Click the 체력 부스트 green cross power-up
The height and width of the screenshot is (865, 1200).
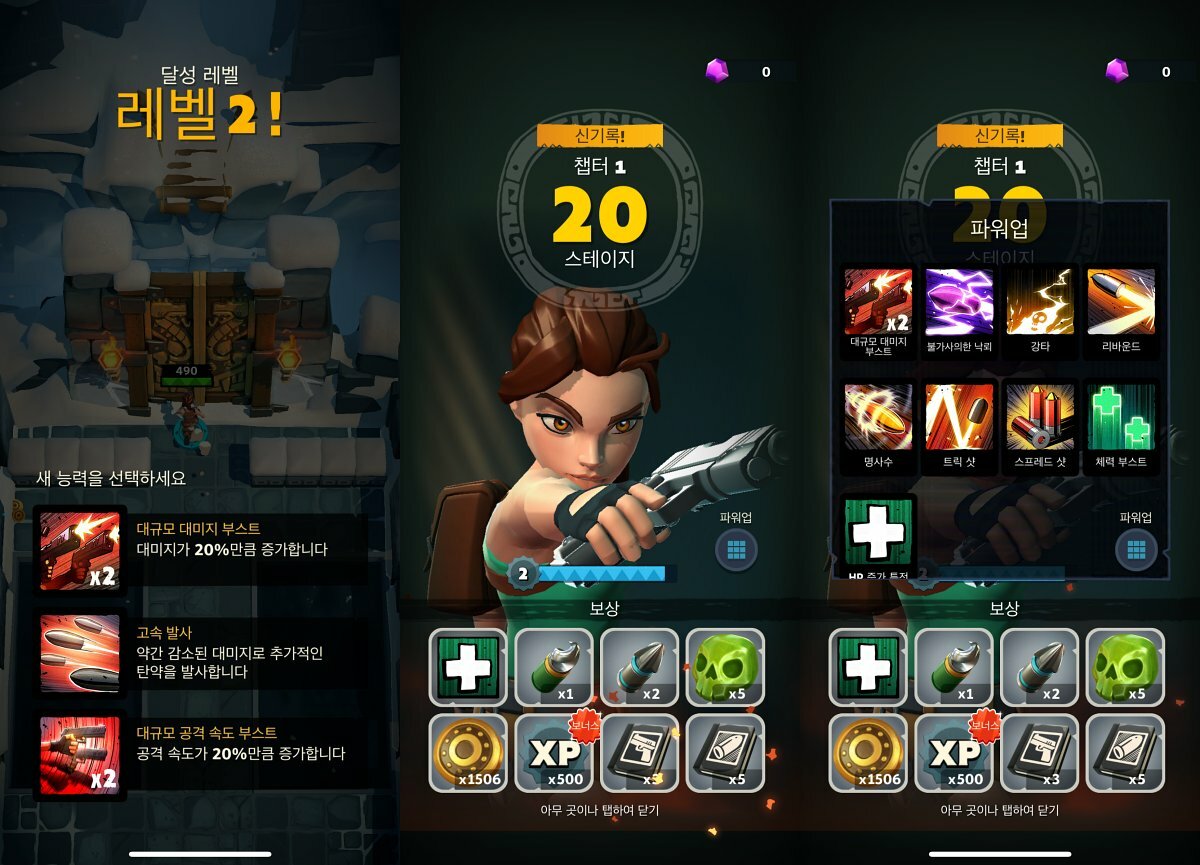tap(1121, 416)
